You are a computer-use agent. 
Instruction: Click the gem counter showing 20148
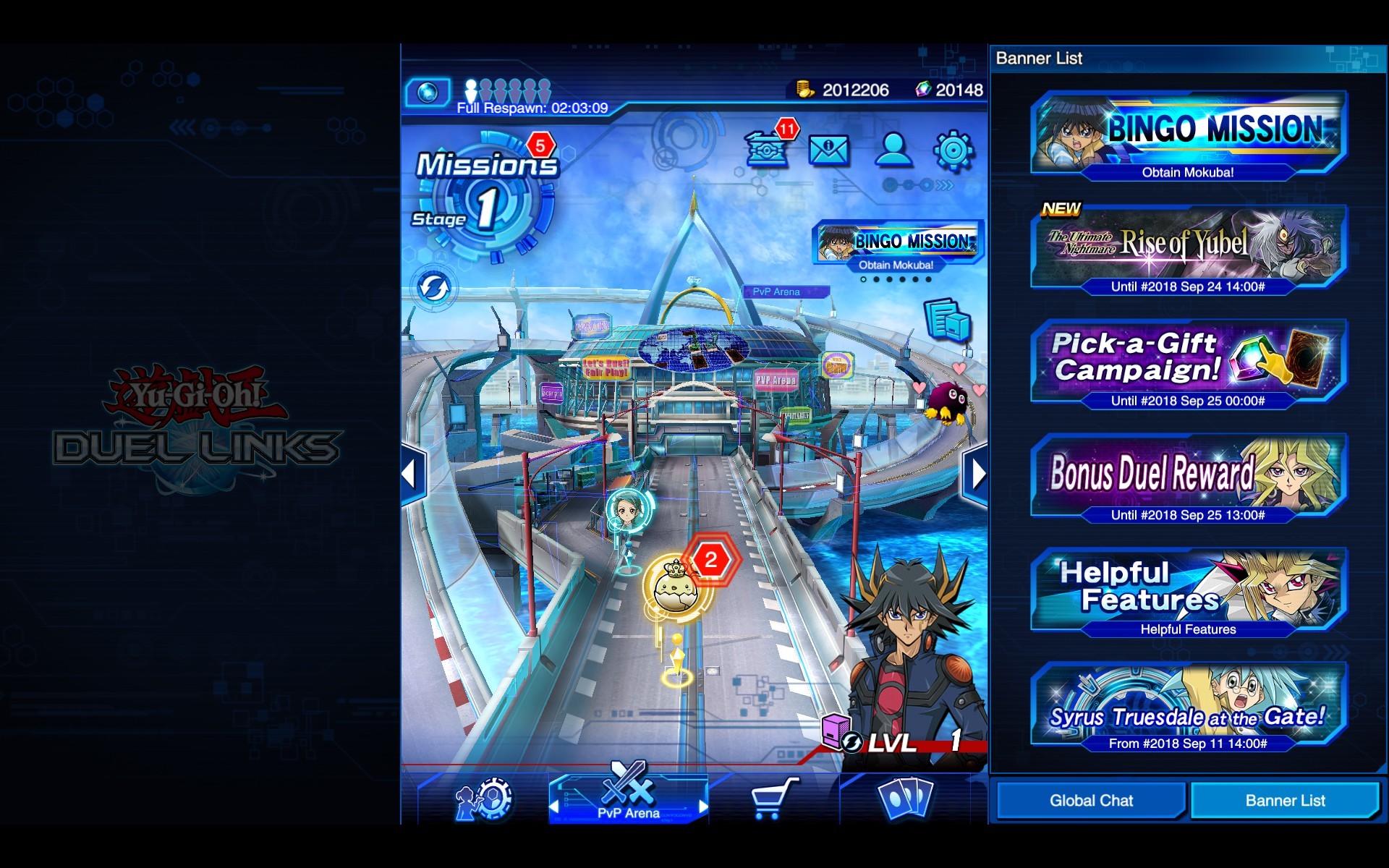pyautogui.click(x=950, y=90)
